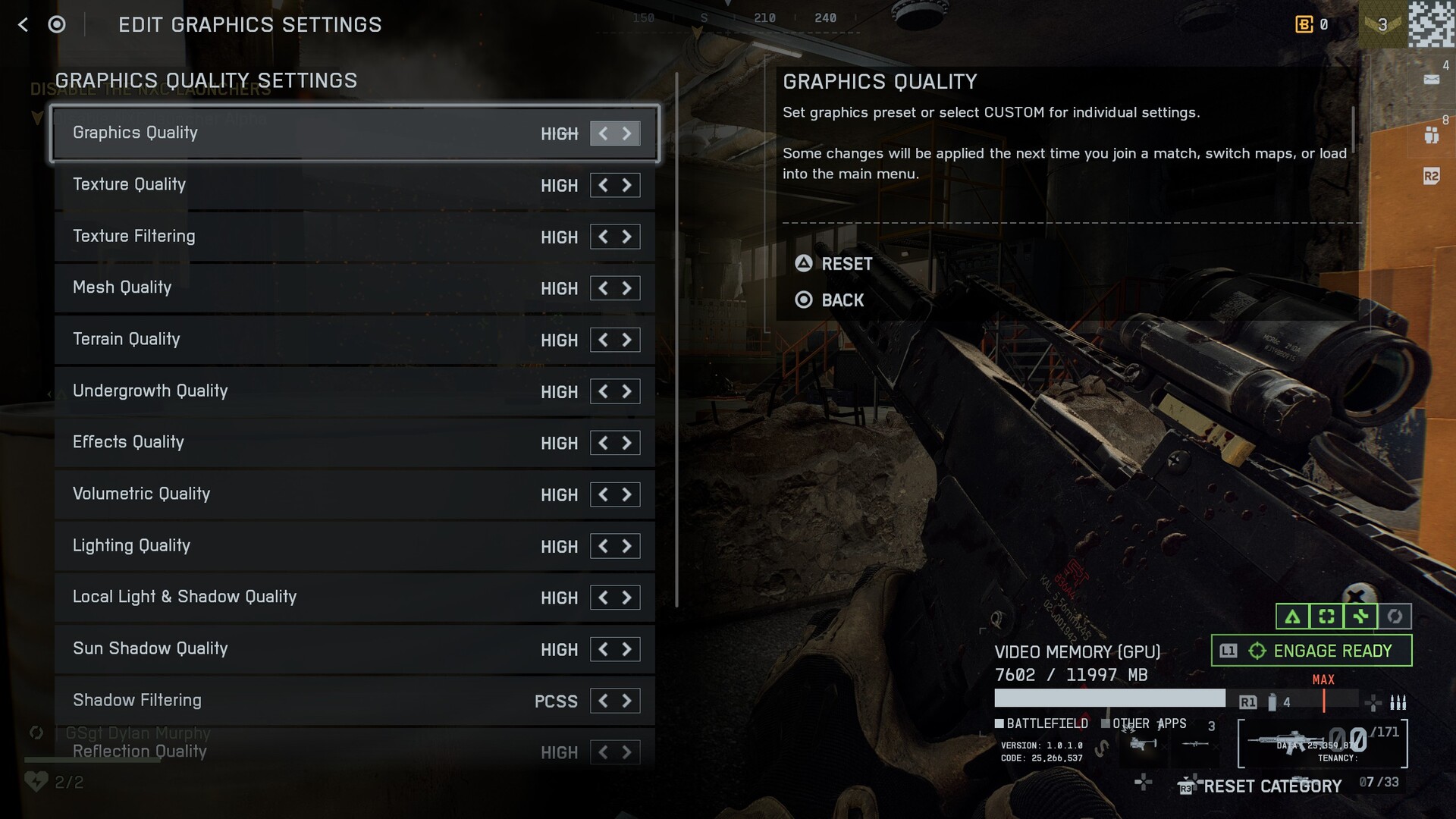Click the settings list scrollbar
Viewport: 1456px width, 819px height.
click(x=676, y=341)
